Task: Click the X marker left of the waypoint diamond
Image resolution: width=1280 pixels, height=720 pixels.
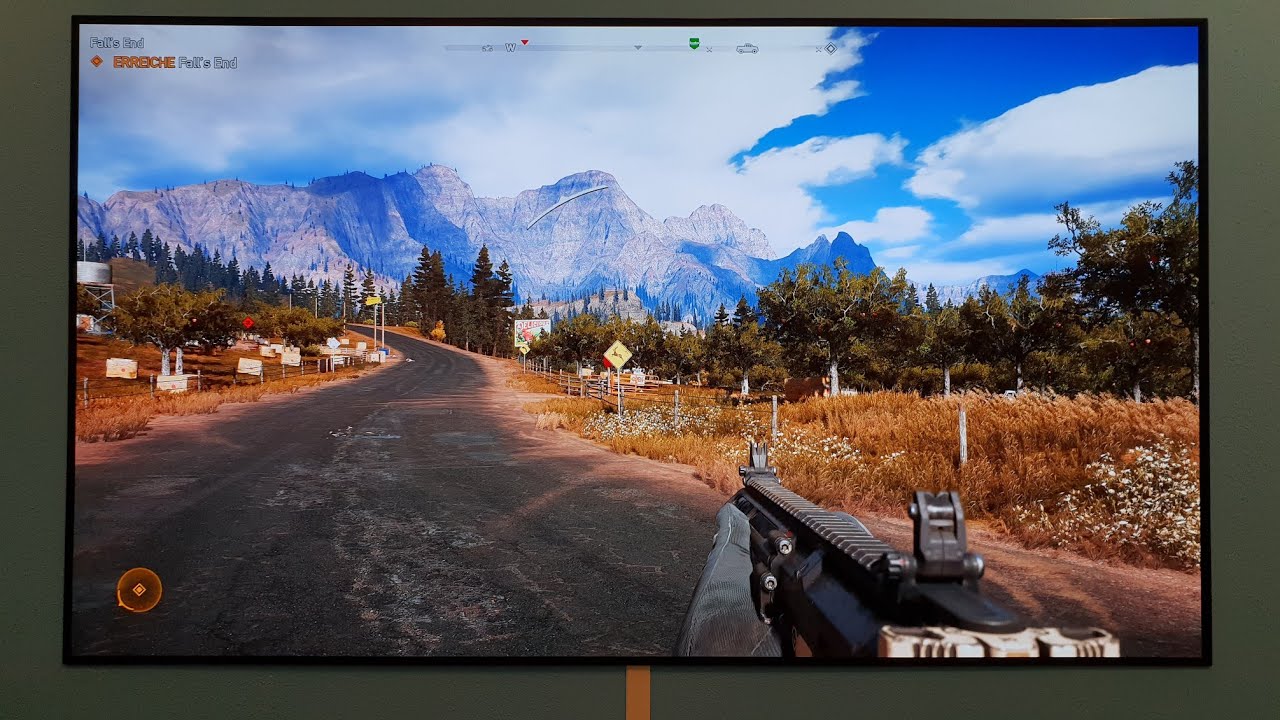Action: (817, 49)
